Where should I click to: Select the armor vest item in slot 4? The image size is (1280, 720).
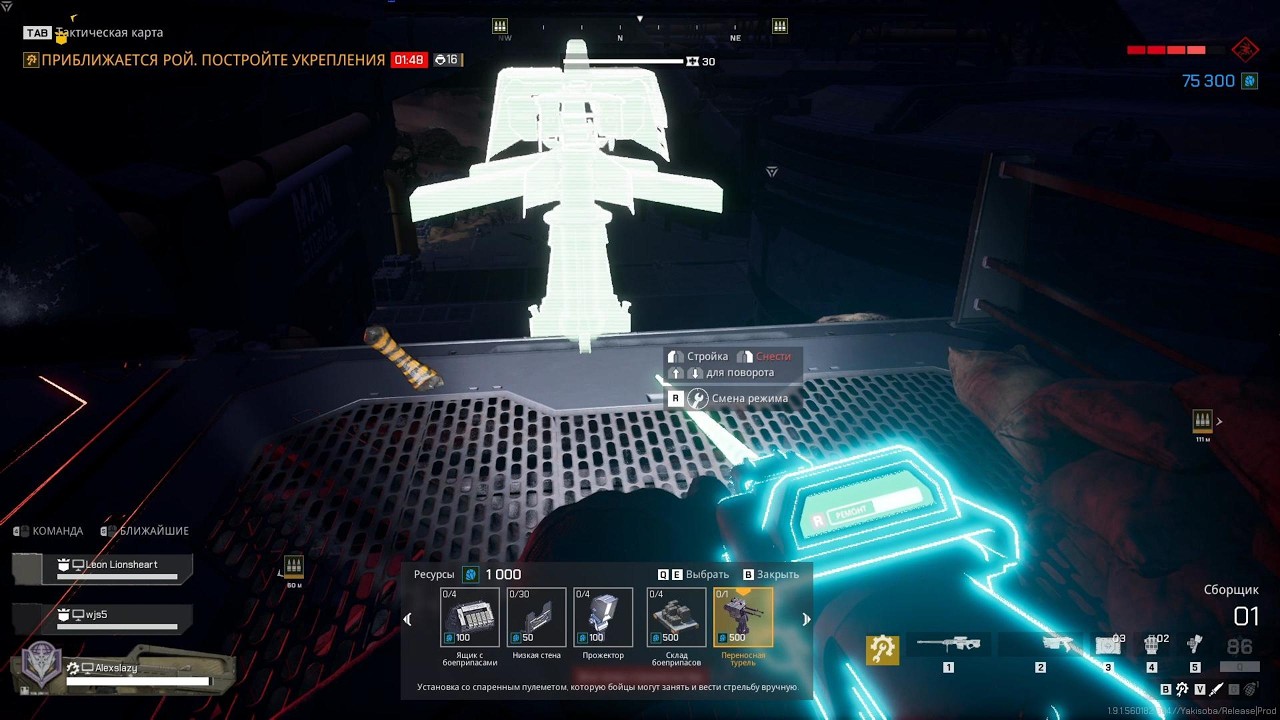(x=1152, y=645)
